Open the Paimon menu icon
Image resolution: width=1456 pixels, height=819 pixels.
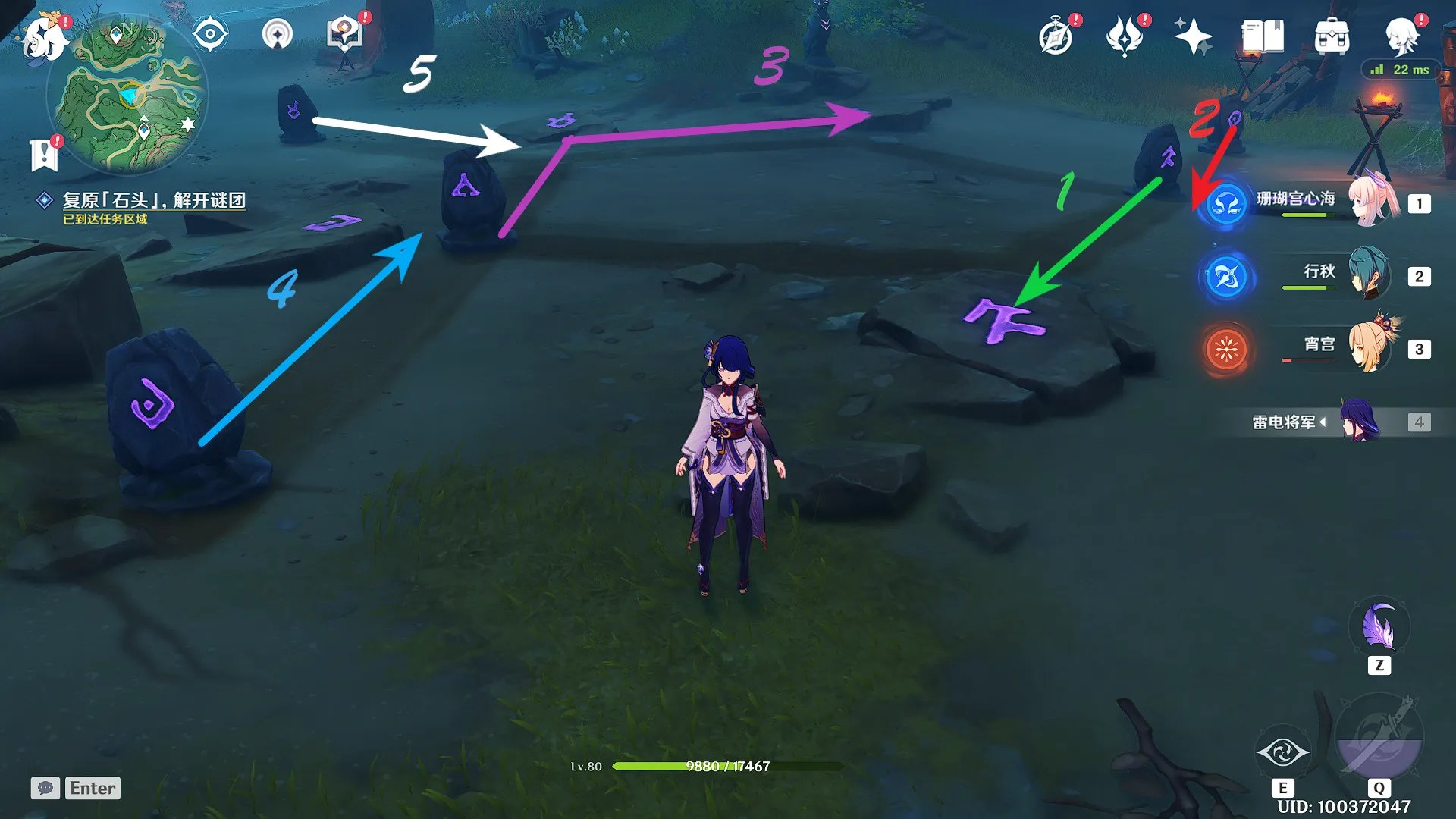42,38
